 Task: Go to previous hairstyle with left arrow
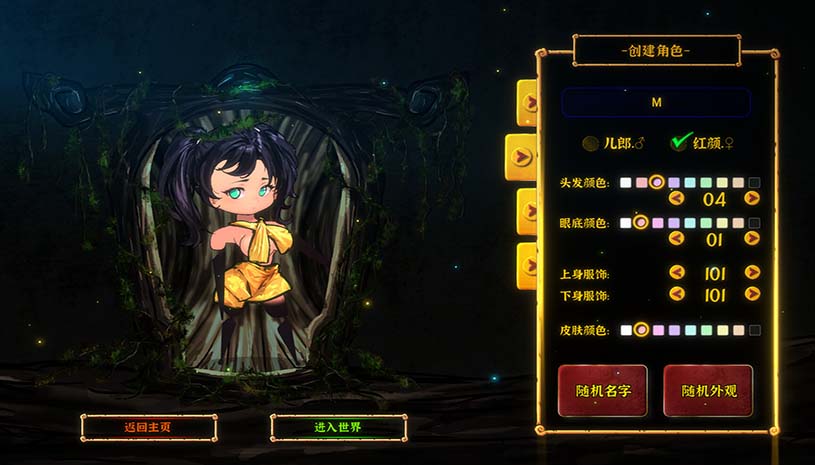(x=677, y=198)
